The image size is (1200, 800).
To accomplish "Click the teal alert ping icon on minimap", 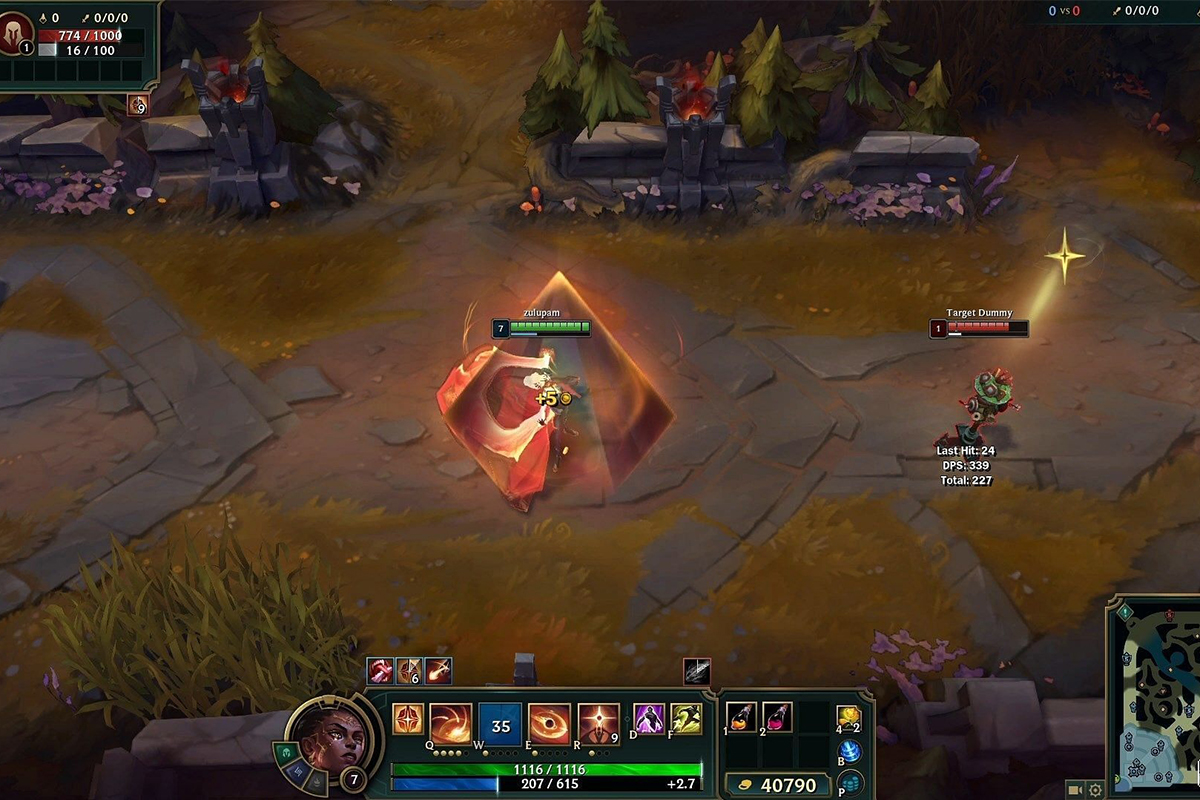I will click(1125, 612).
